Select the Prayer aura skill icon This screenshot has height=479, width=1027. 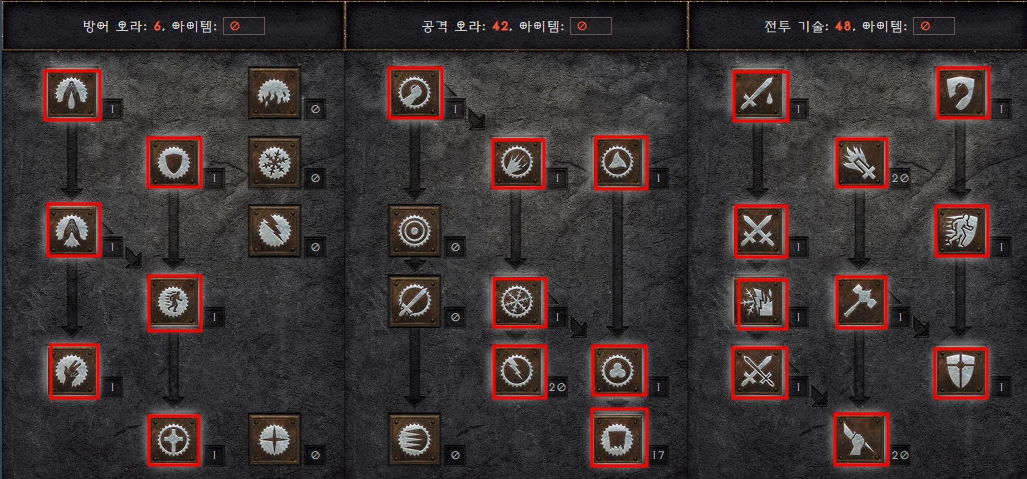(x=73, y=95)
